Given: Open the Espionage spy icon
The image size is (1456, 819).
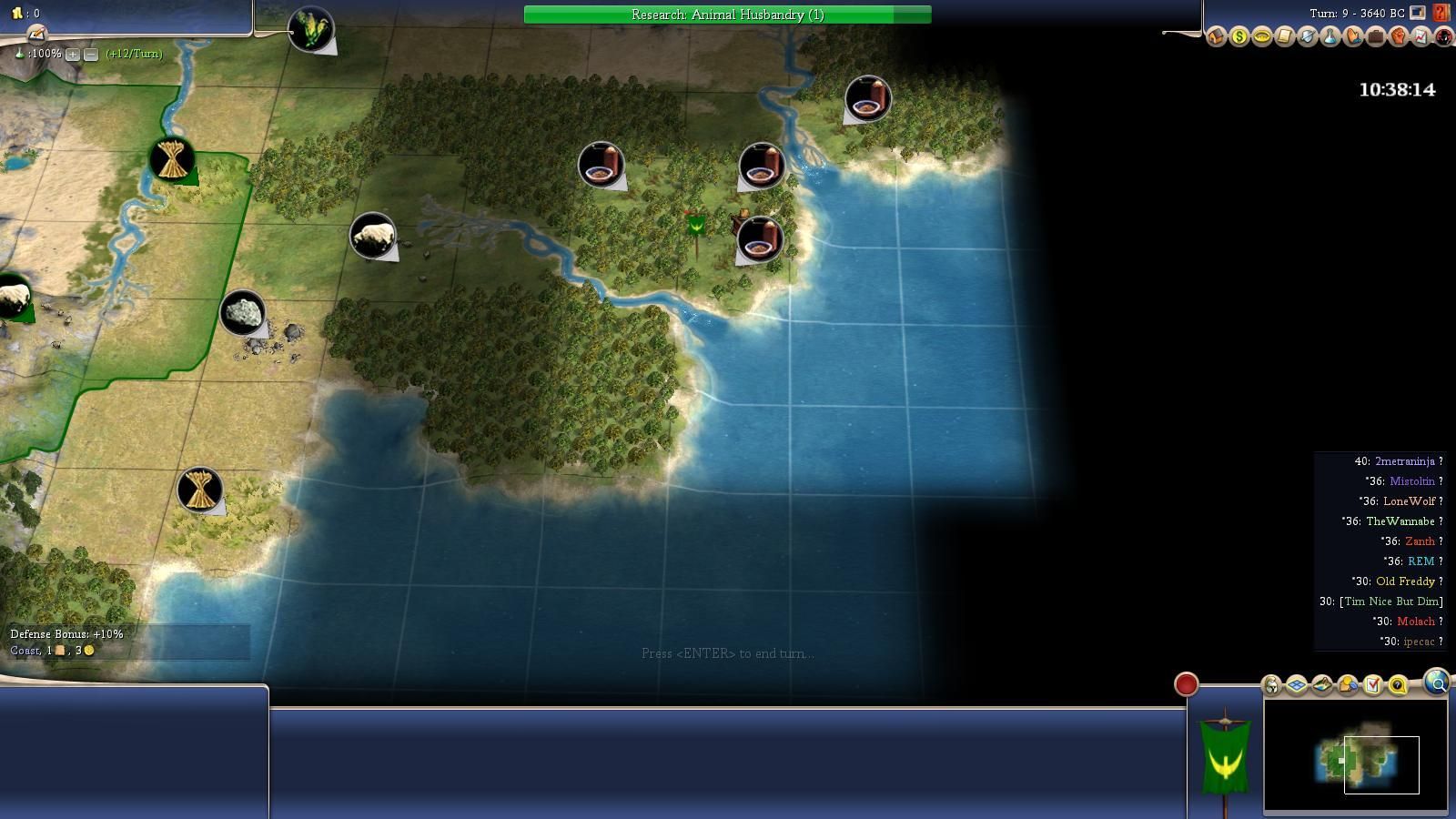Looking at the screenshot, I should [1443, 37].
